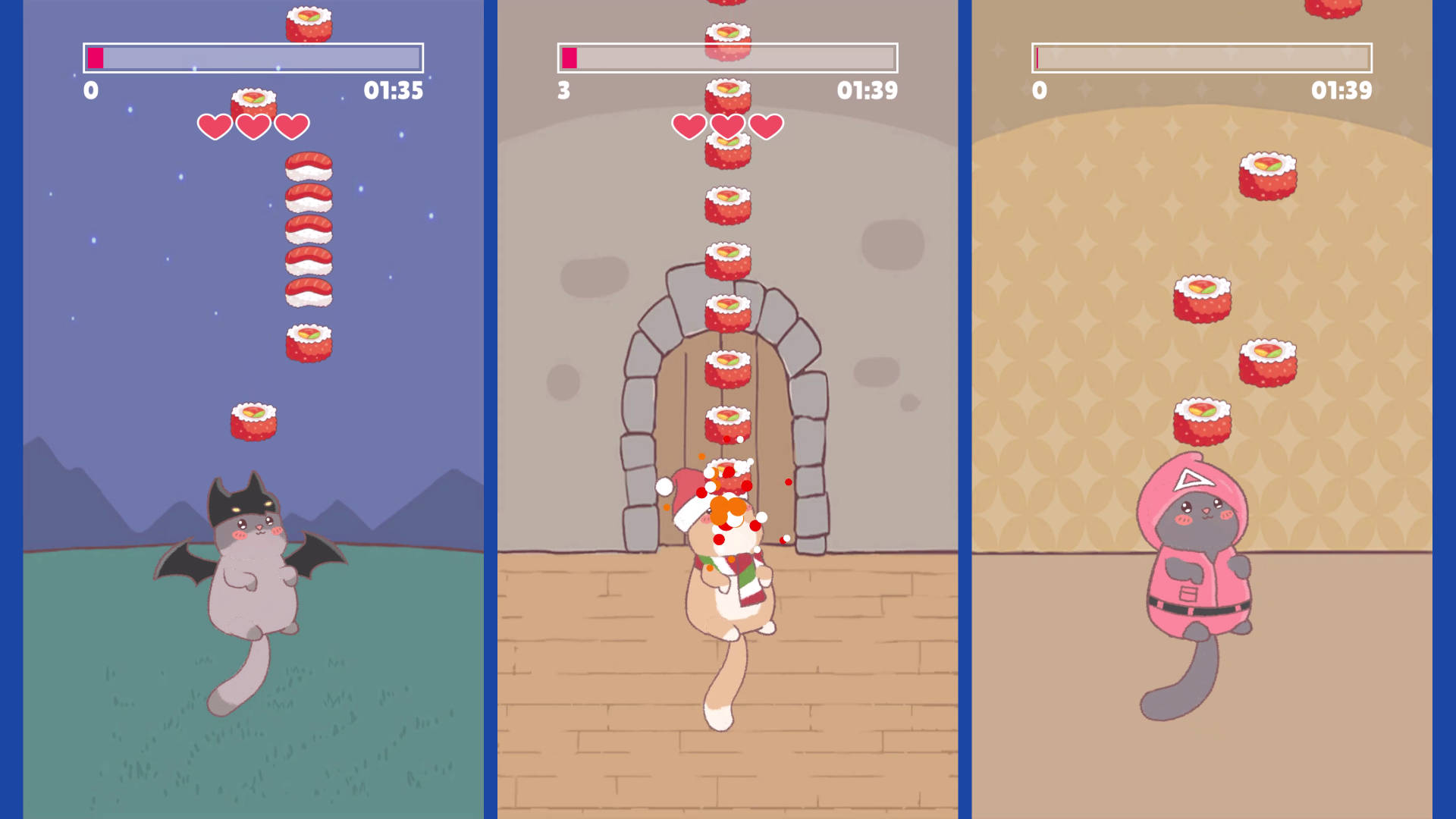Click the zero score in left panel
The height and width of the screenshot is (819, 1456).
click(90, 91)
